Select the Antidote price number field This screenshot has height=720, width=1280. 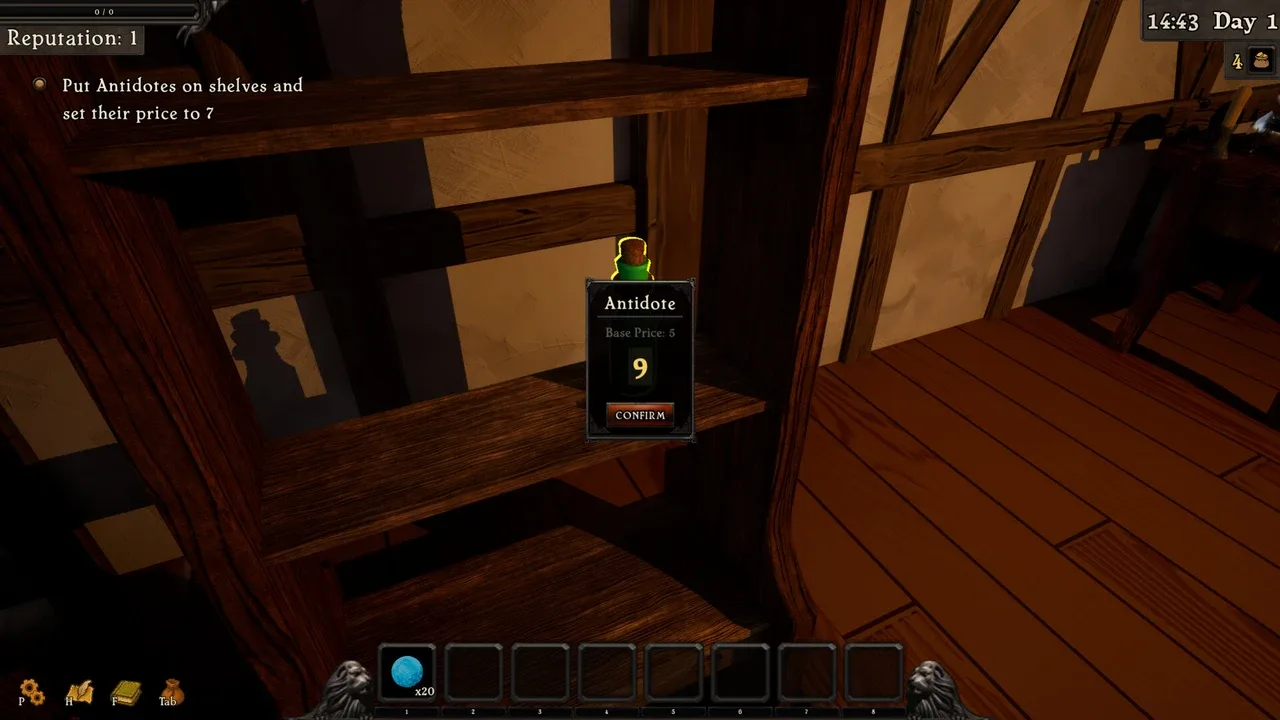640,369
